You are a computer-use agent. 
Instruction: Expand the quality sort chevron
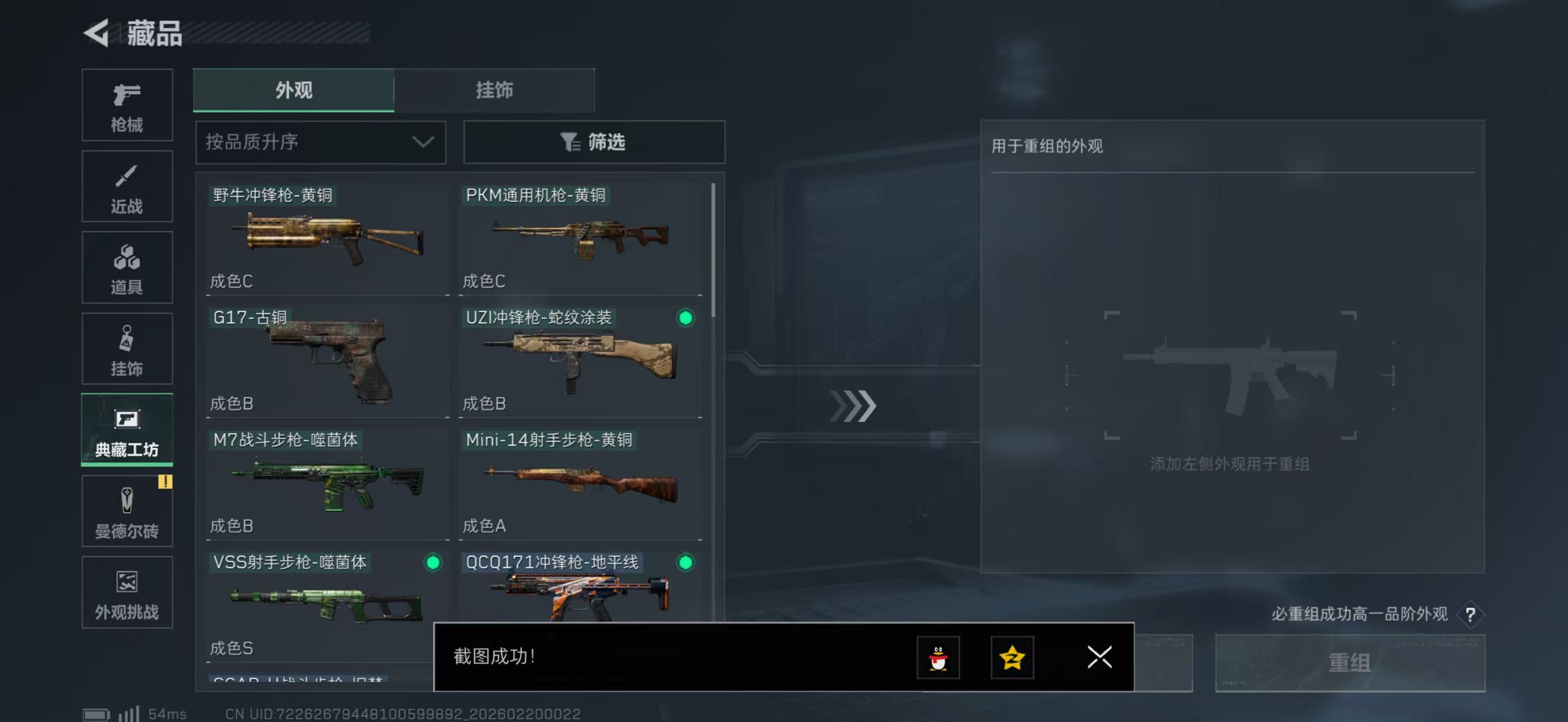pos(423,142)
